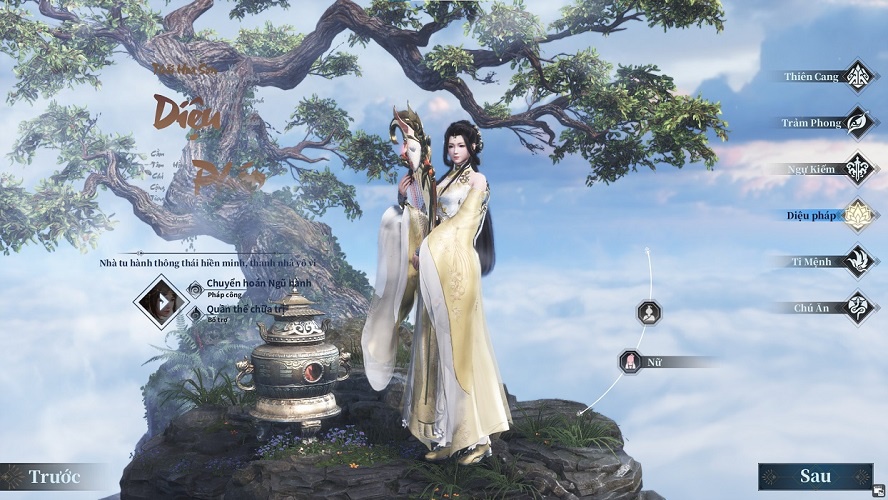Screen dimensions: 888x500
Task: Continue with the Sau button
Action: [x=815, y=476]
